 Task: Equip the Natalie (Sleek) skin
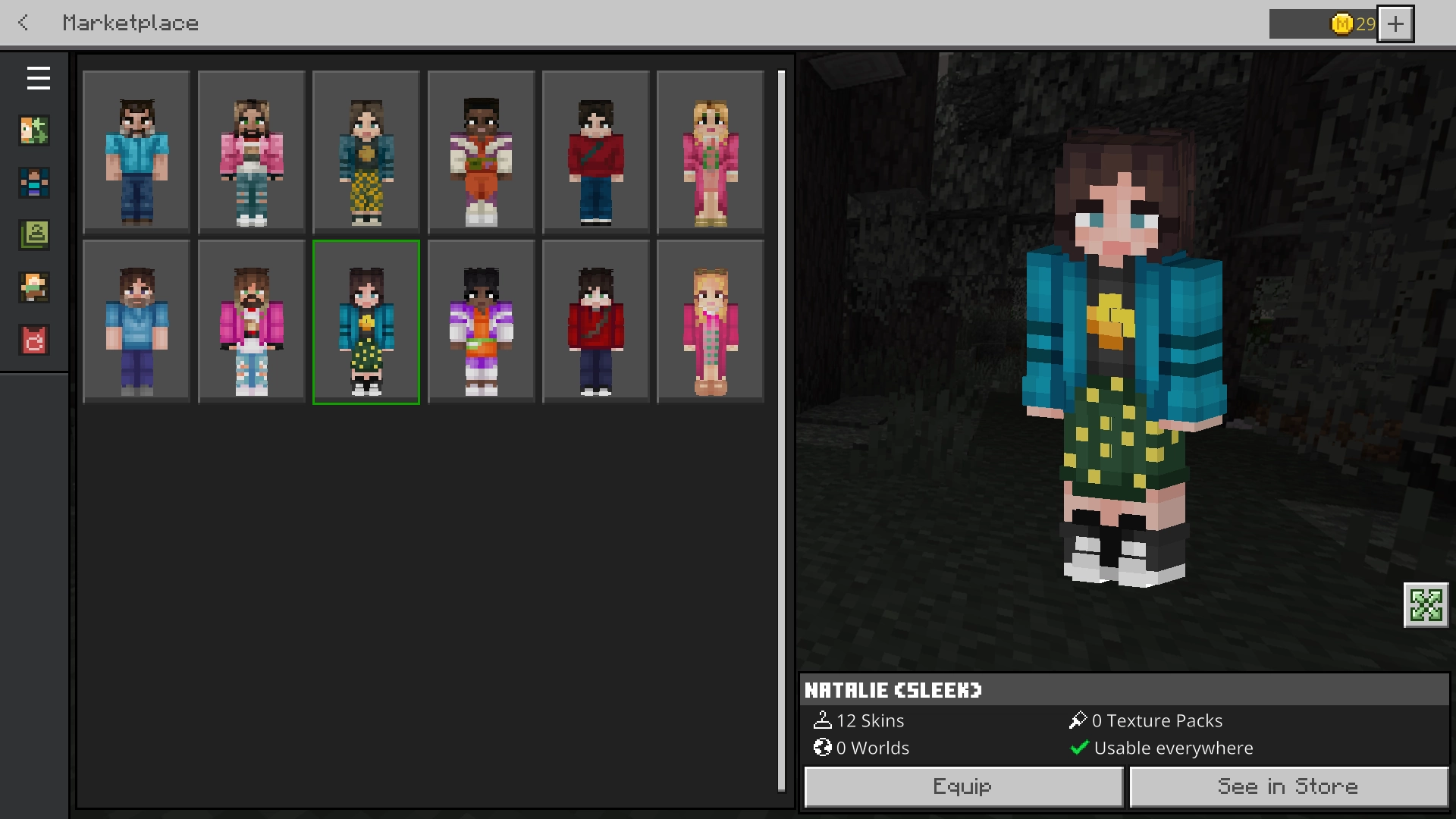962,786
